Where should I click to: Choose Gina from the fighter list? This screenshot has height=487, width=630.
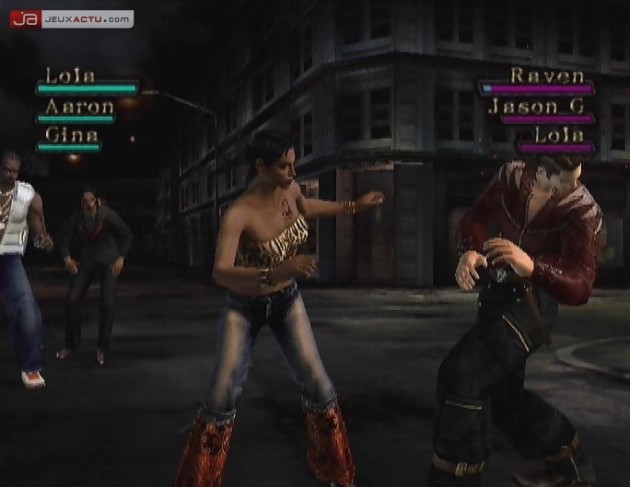[x=72, y=134]
